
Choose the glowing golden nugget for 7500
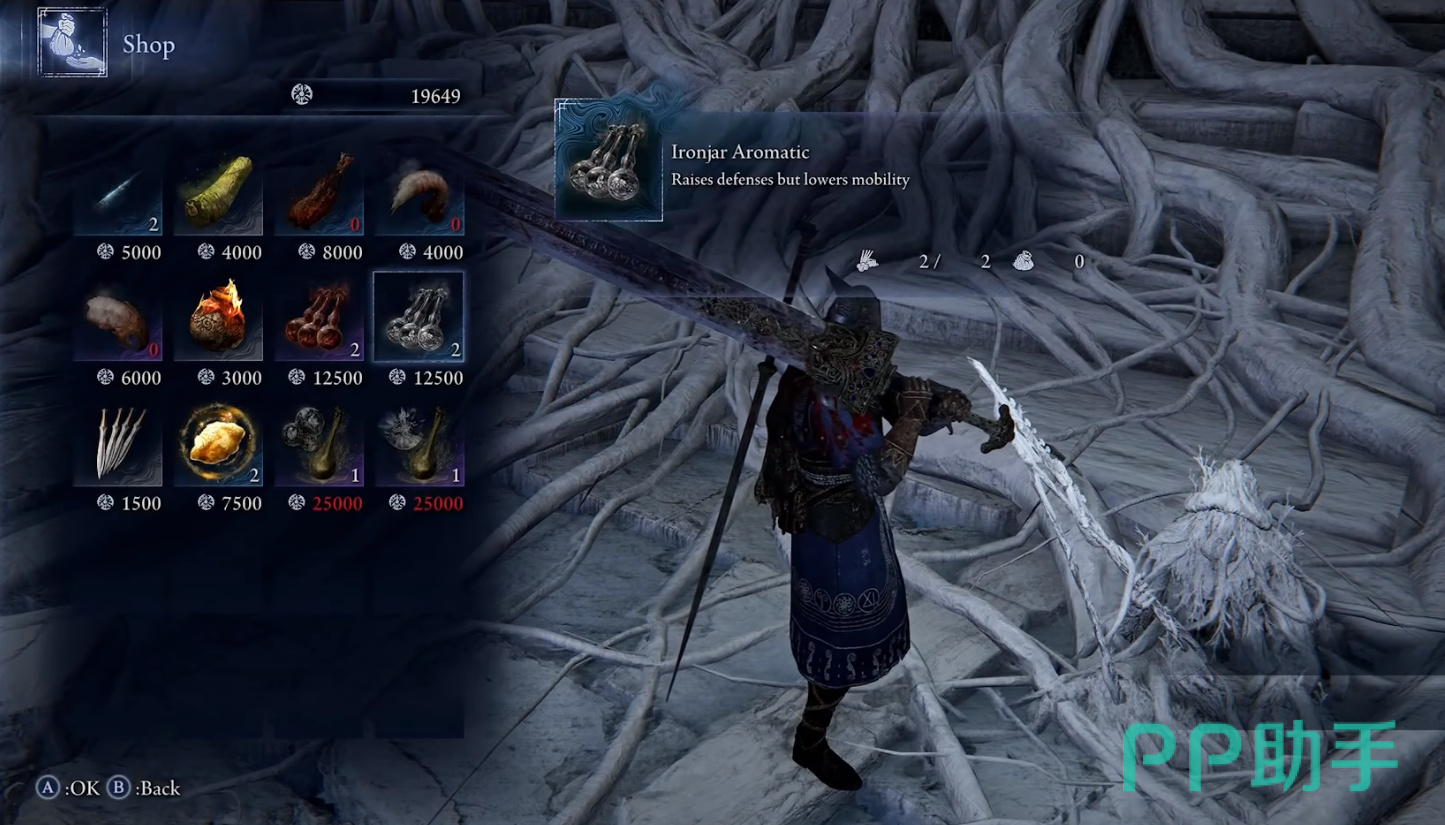coord(219,445)
